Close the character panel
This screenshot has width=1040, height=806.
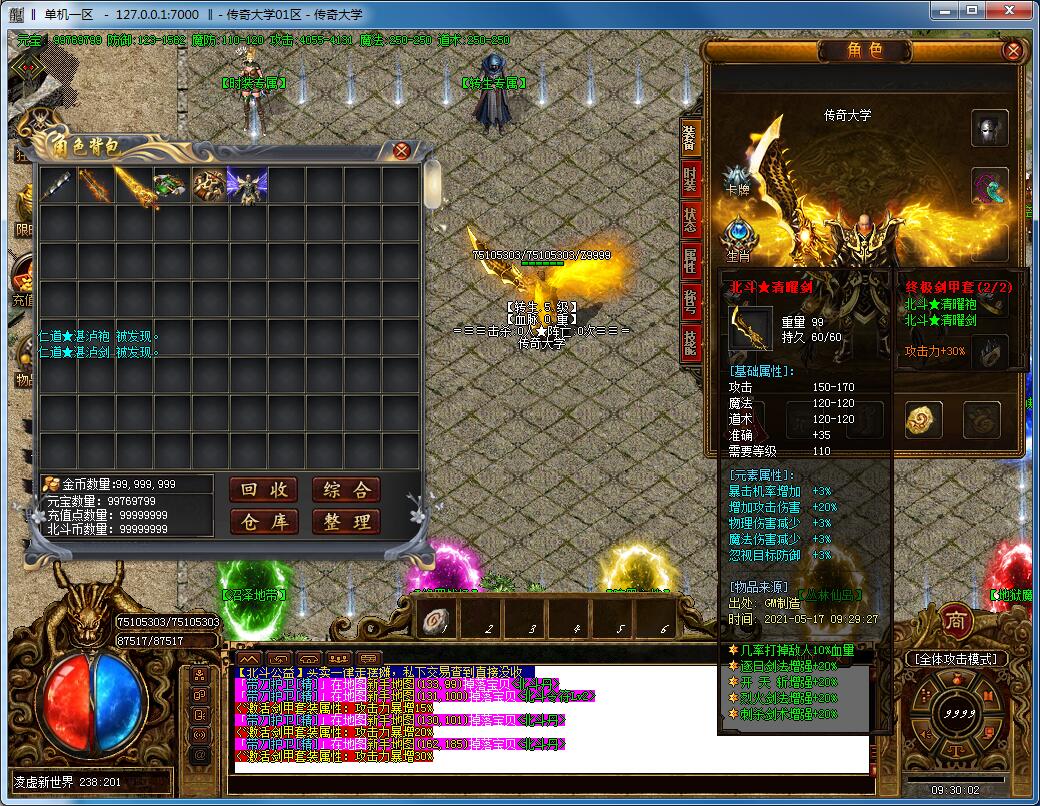(1012, 51)
